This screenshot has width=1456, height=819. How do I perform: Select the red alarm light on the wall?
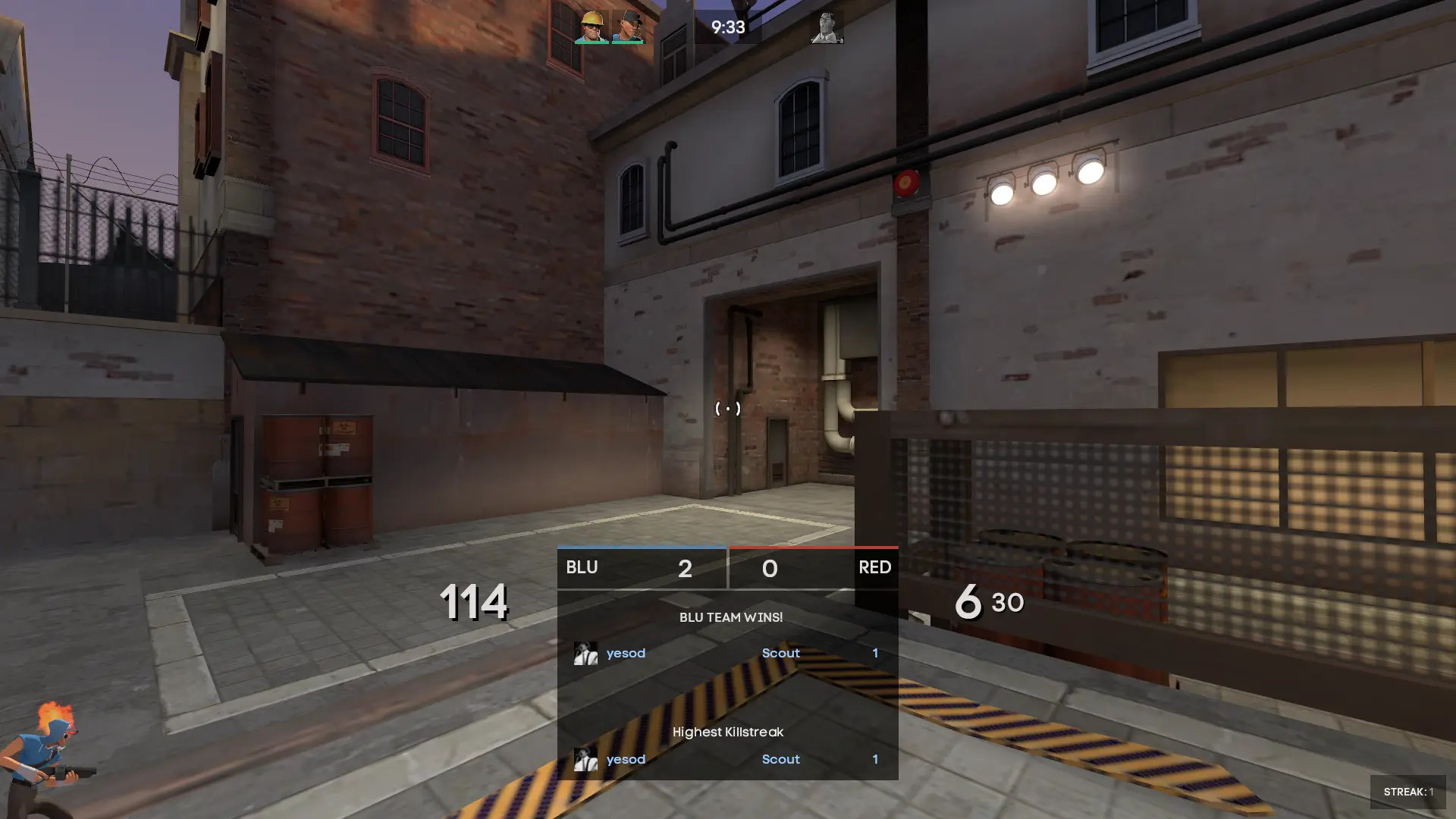point(907,184)
